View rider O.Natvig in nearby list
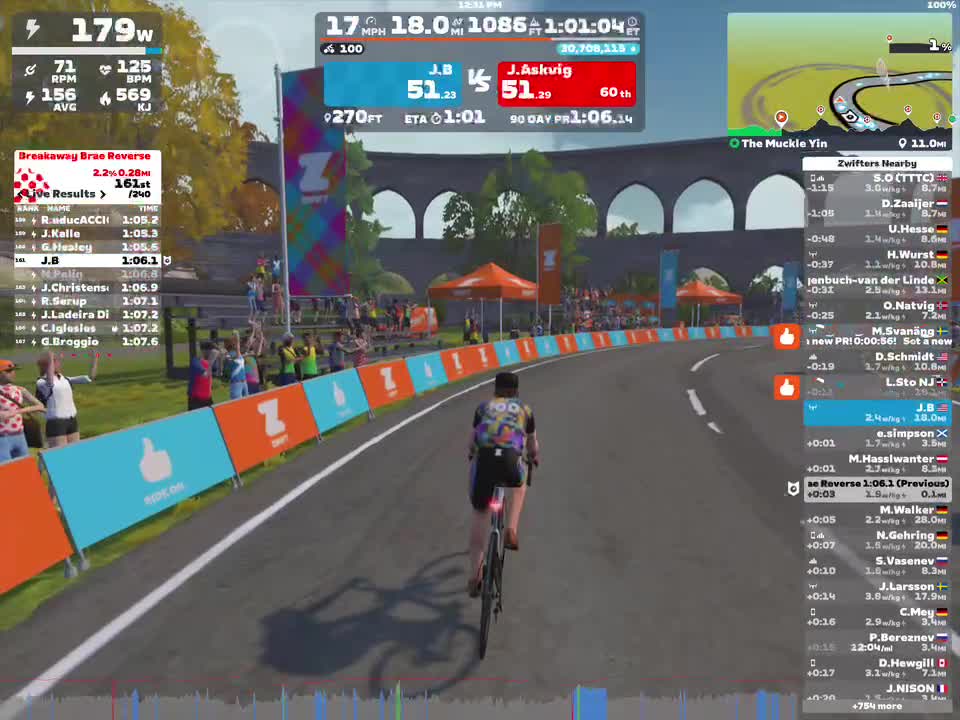Viewport: 960px width, 720px height. pos(877,310)
